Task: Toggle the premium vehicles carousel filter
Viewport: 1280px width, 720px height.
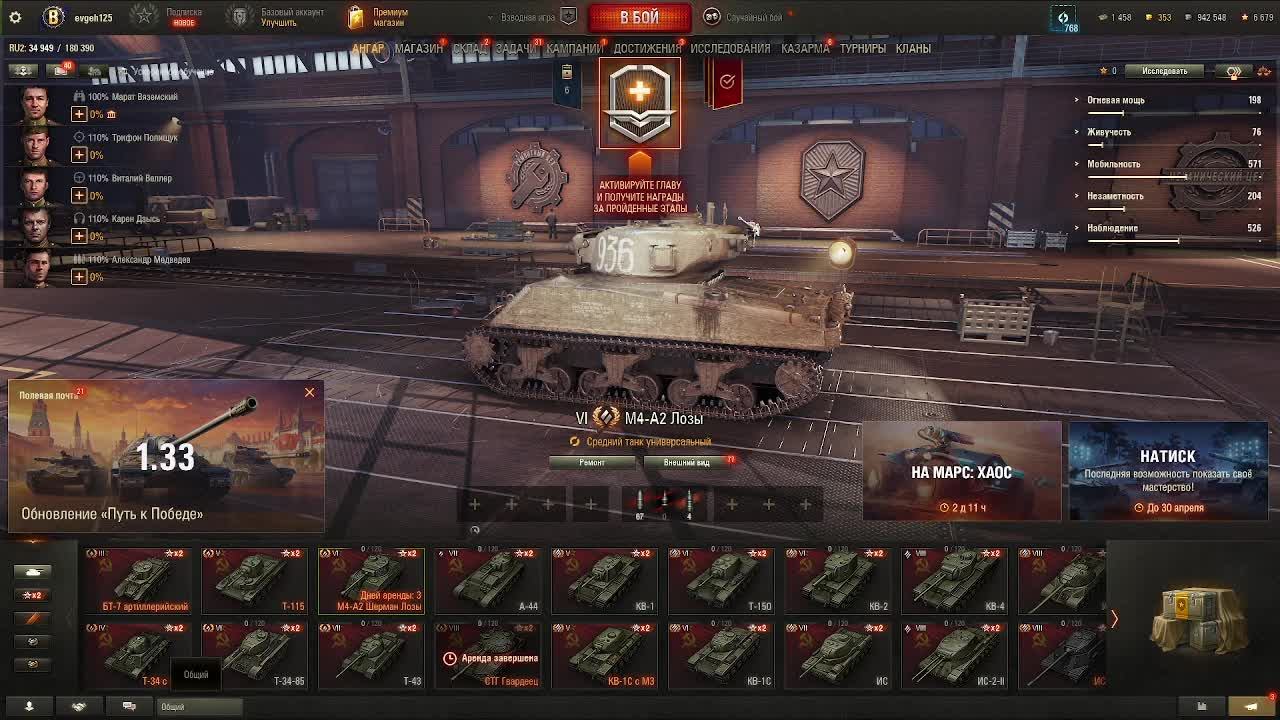Action: 31,618
